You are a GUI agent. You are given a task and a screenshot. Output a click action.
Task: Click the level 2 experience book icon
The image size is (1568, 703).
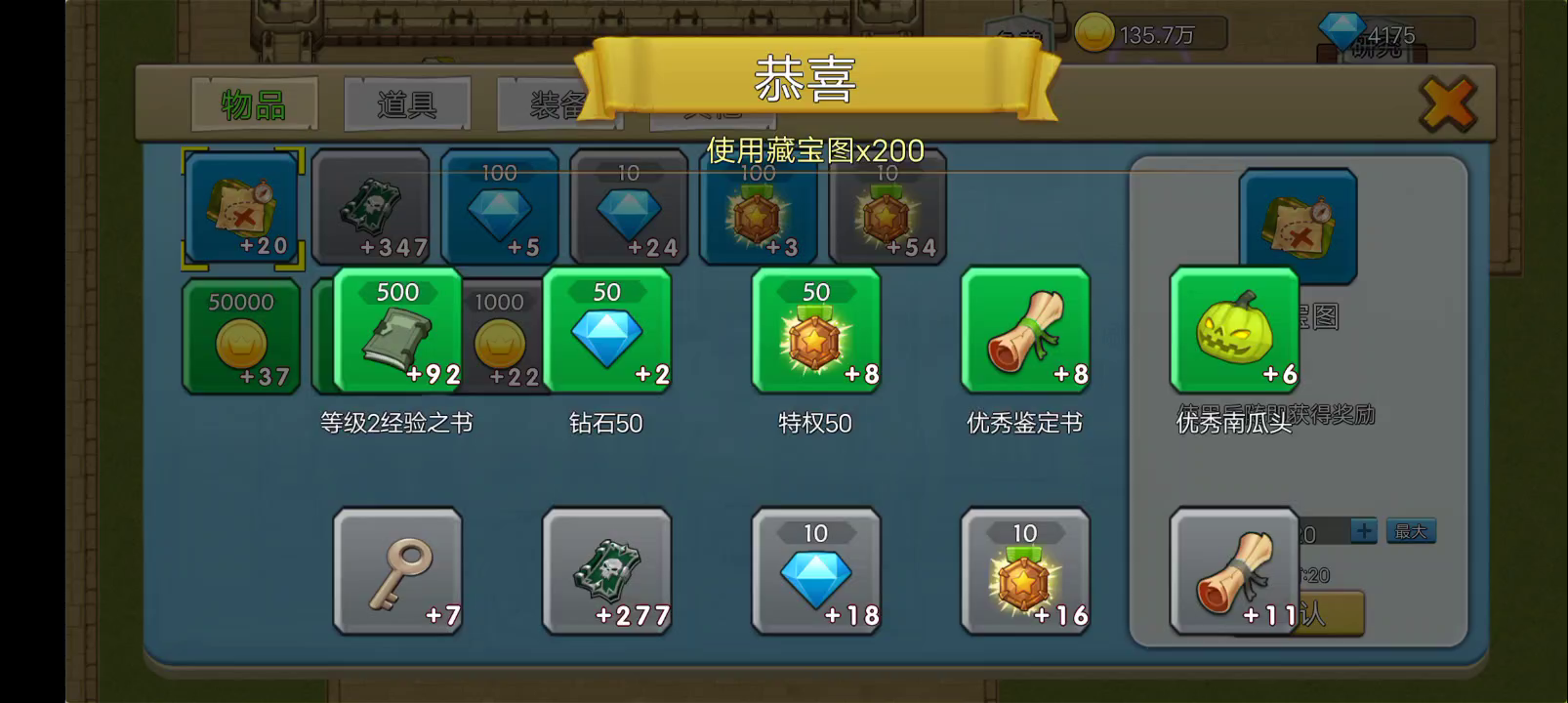(x=398, y=332)
